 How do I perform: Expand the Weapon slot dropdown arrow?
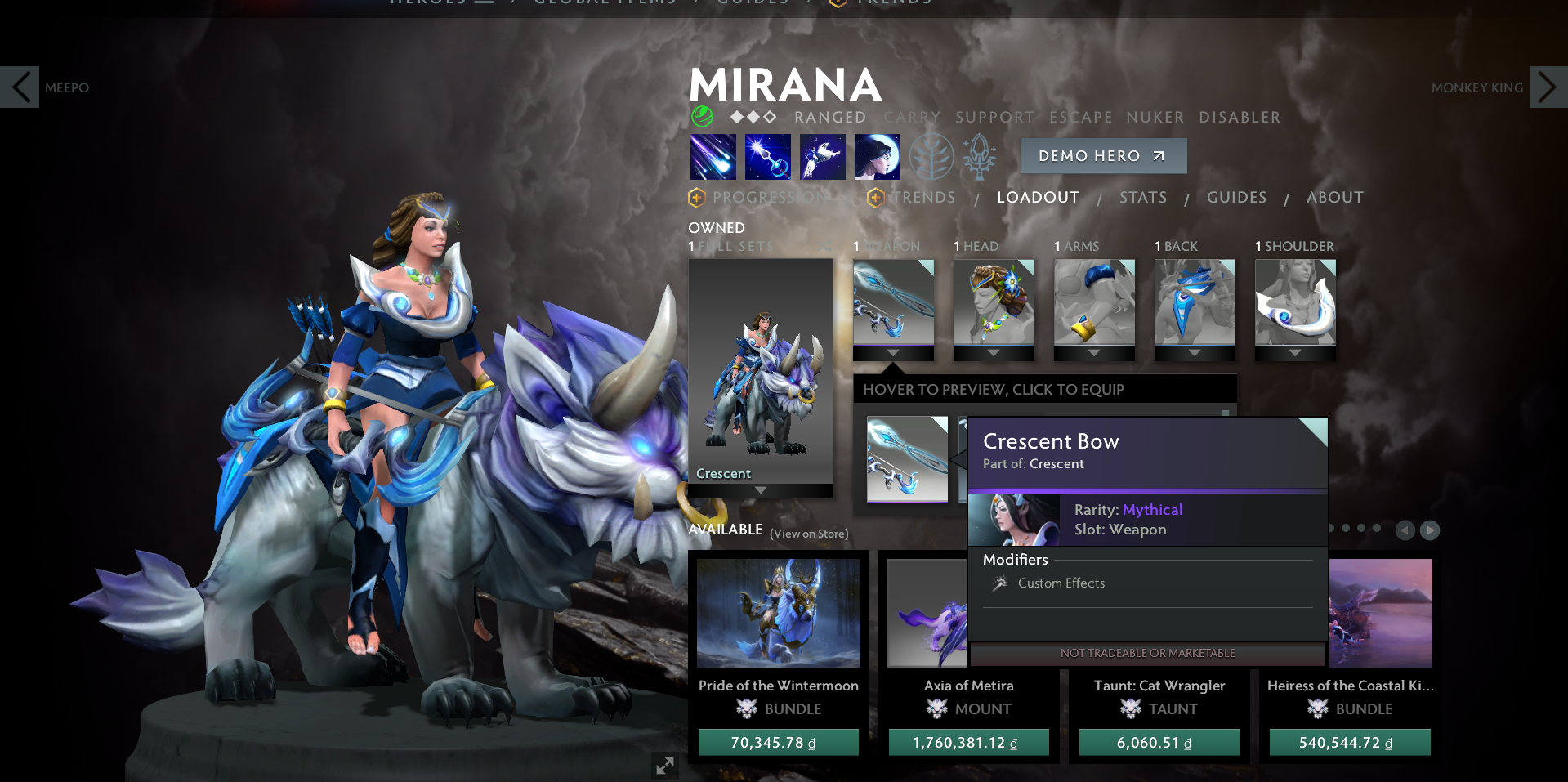coord(893,353)
